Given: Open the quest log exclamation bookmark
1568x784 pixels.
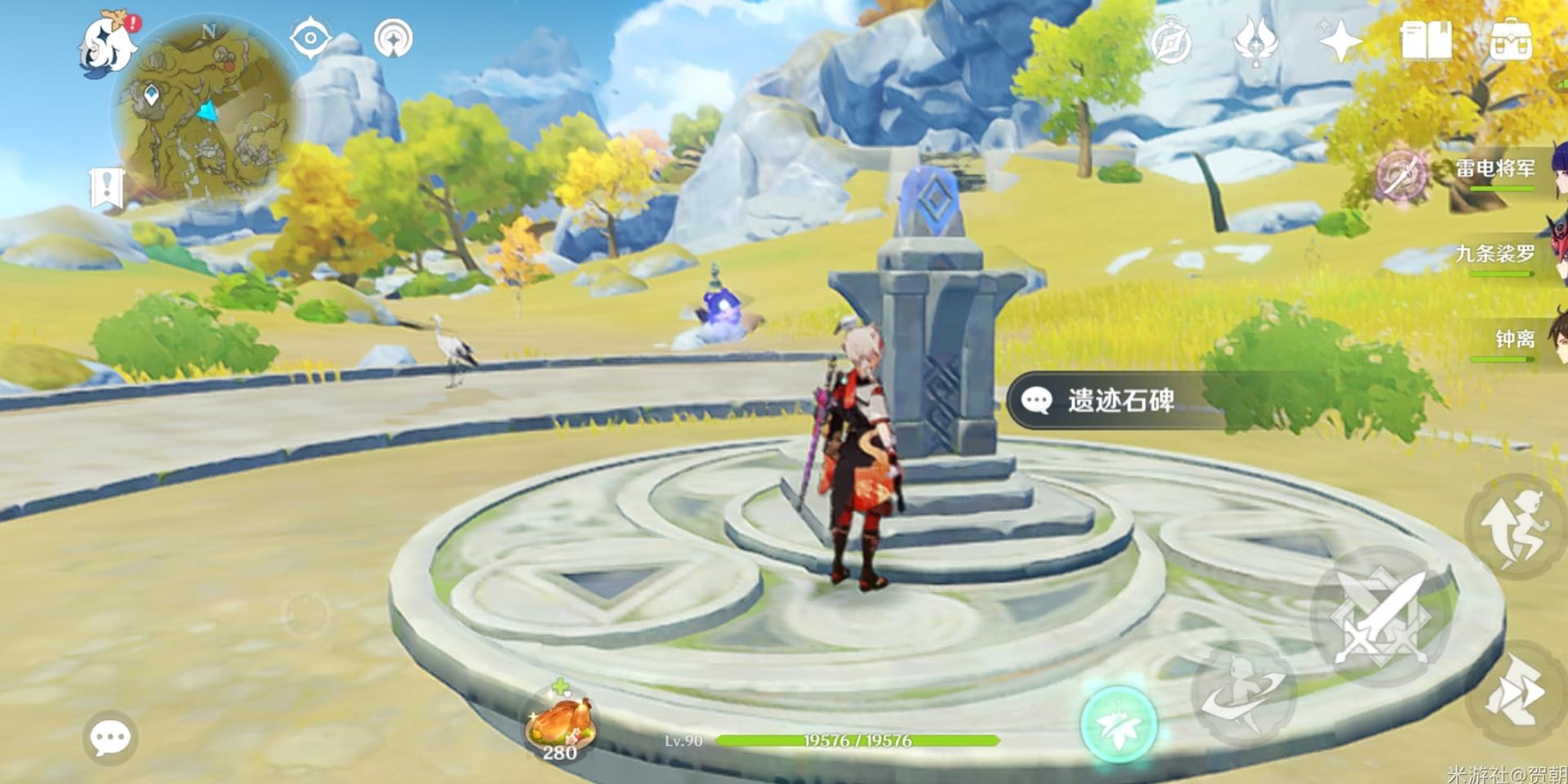Looking at the screenshot, I should pyautogui.click(x=106, y=188).
